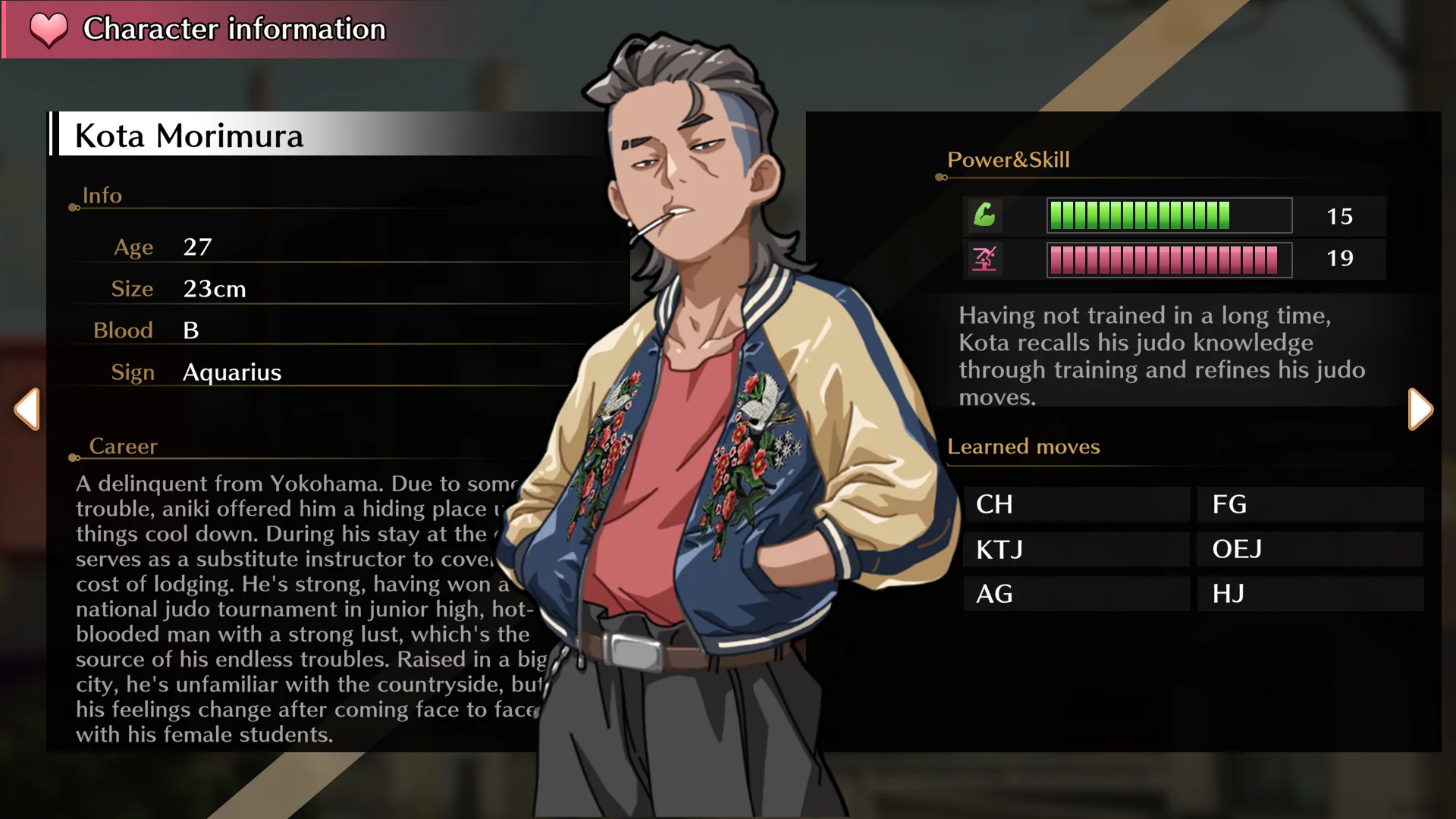Go to the previous character with left arrow

pyautogui.click(x=27, y=409)
